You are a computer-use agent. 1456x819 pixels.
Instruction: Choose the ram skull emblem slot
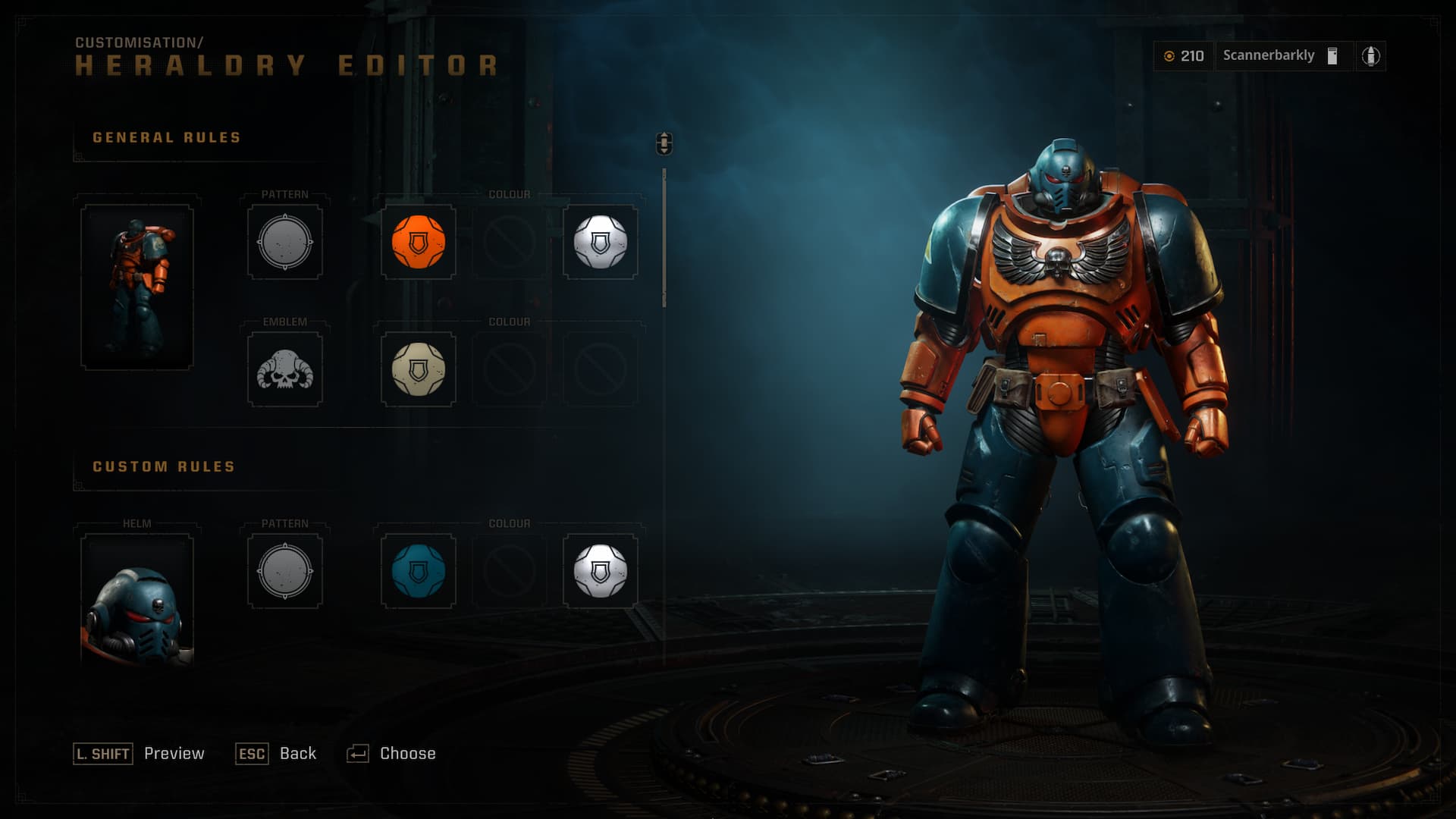[285, 370]
